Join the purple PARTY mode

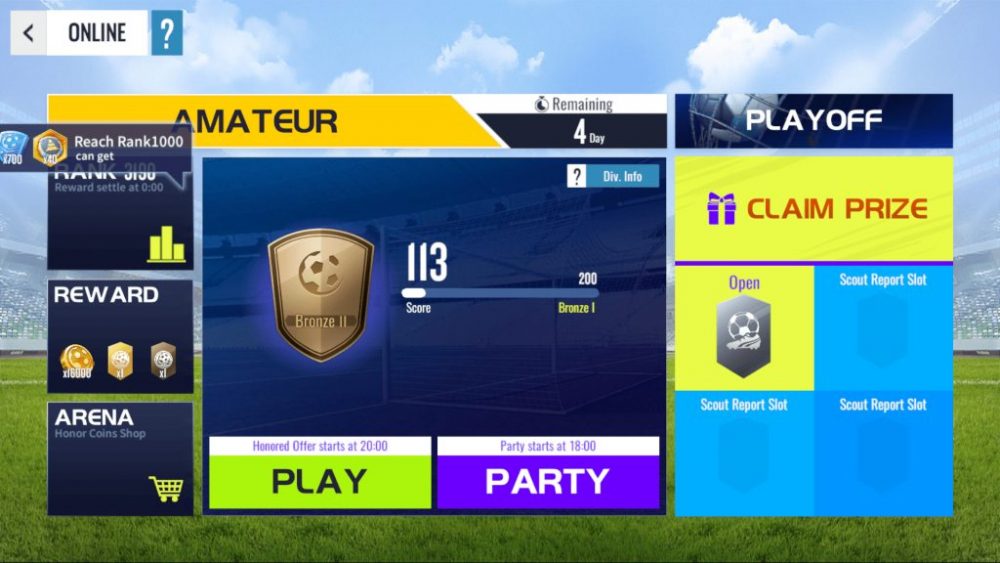[547, 481]
